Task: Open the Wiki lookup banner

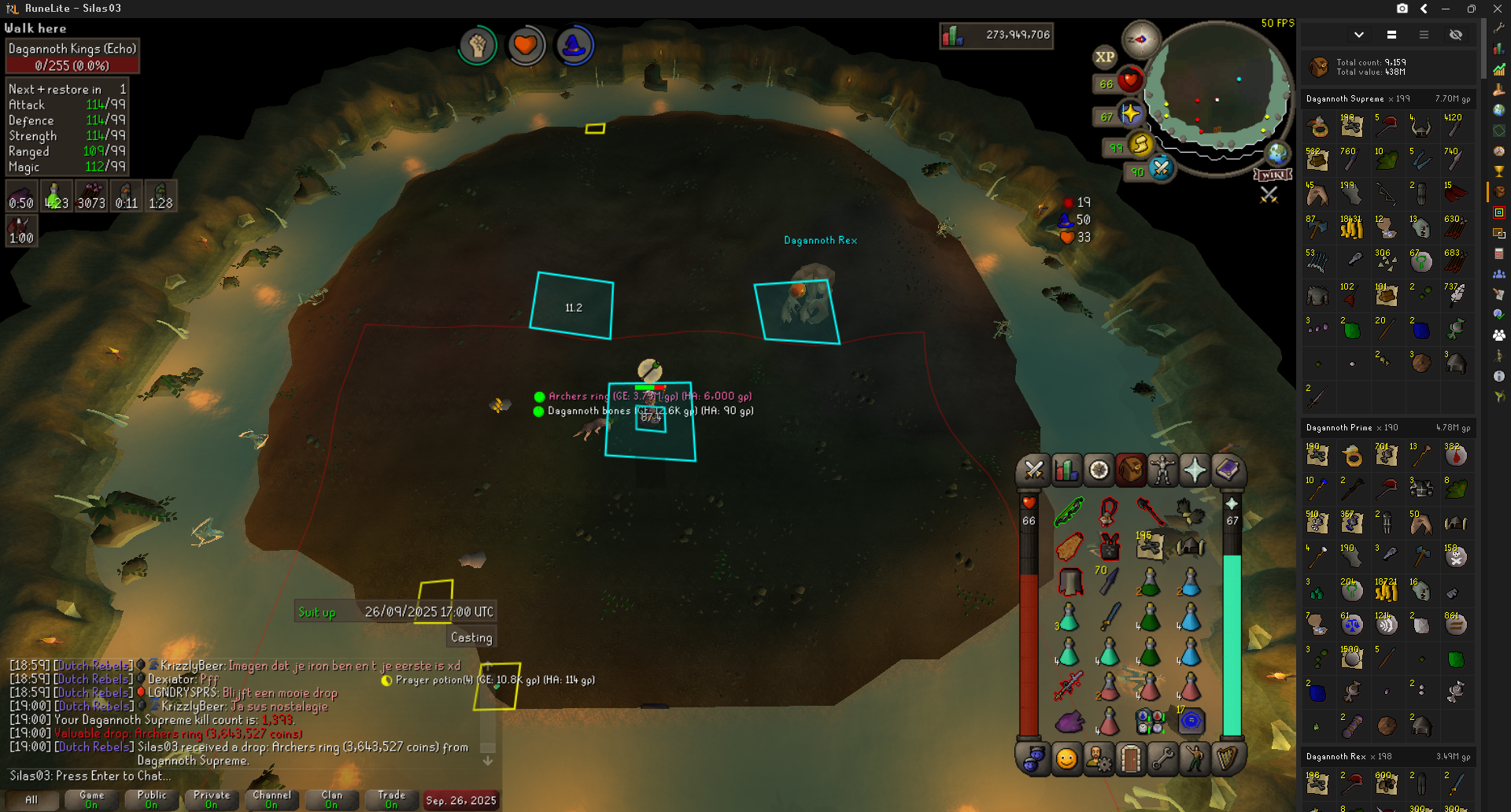Action: tap(1273, 175)
